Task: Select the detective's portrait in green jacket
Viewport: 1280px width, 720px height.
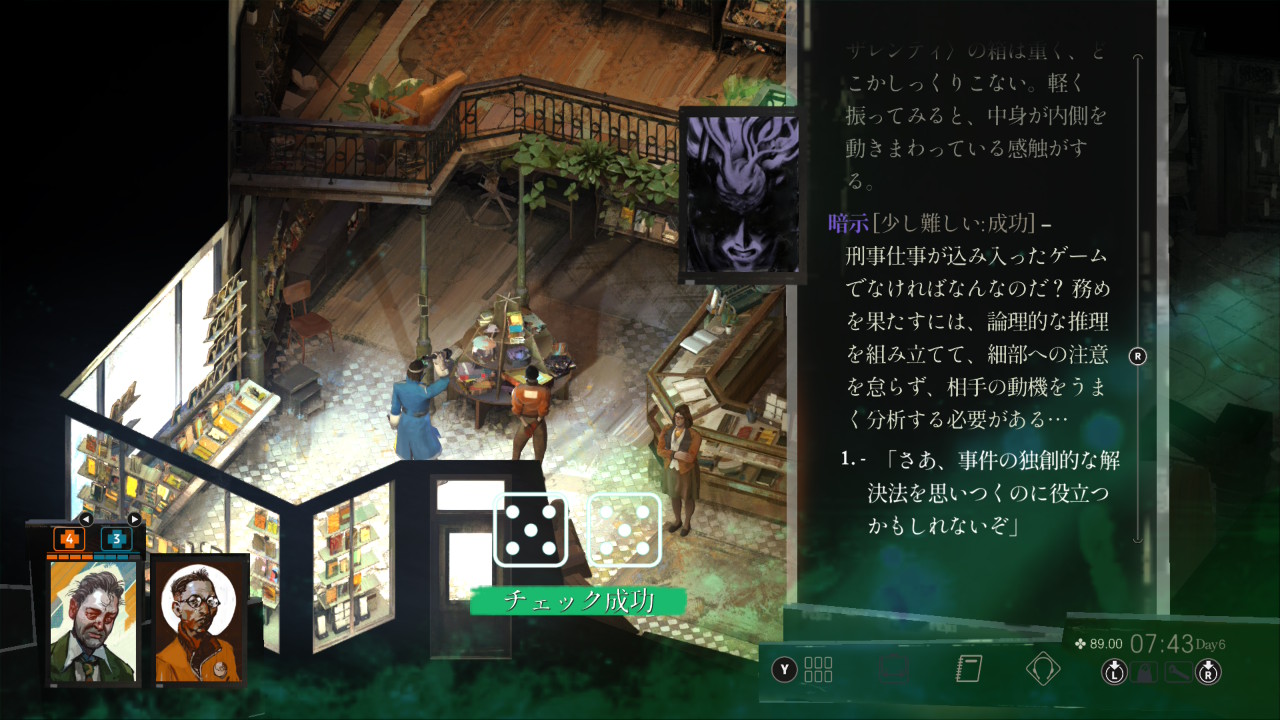Action: (92, 622)
